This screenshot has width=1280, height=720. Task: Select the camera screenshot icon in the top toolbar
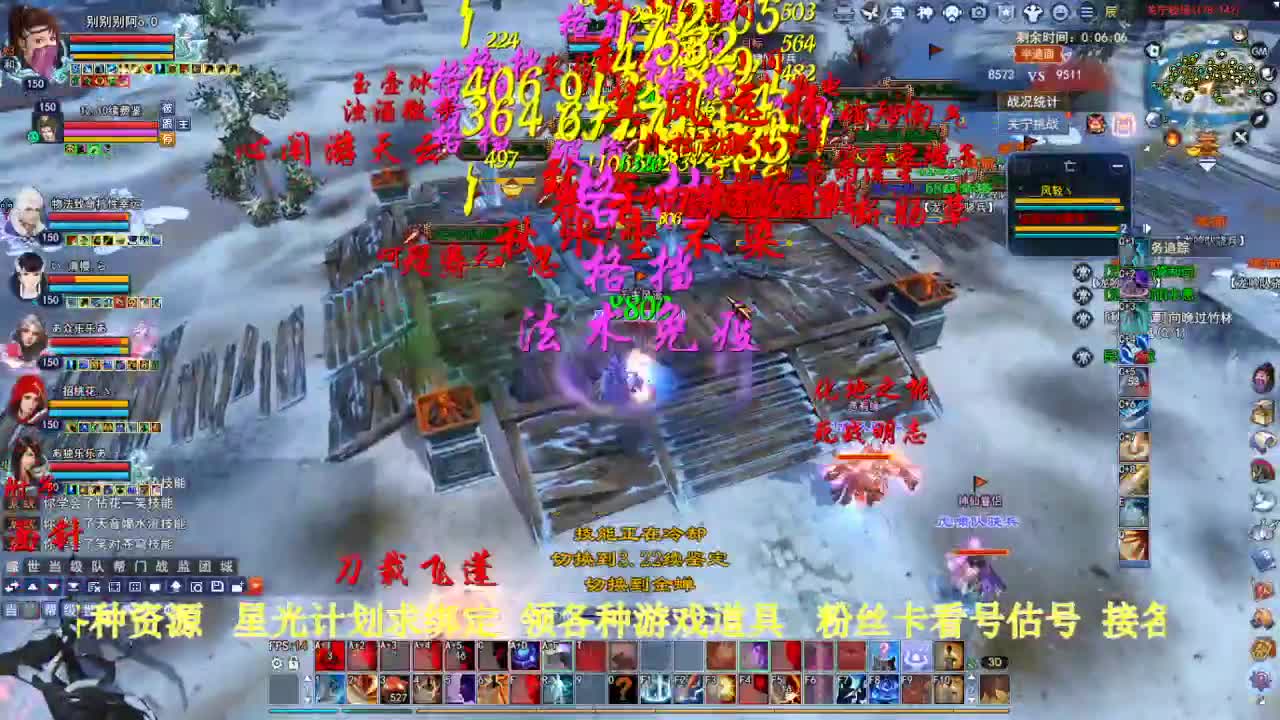click(977, 12)
